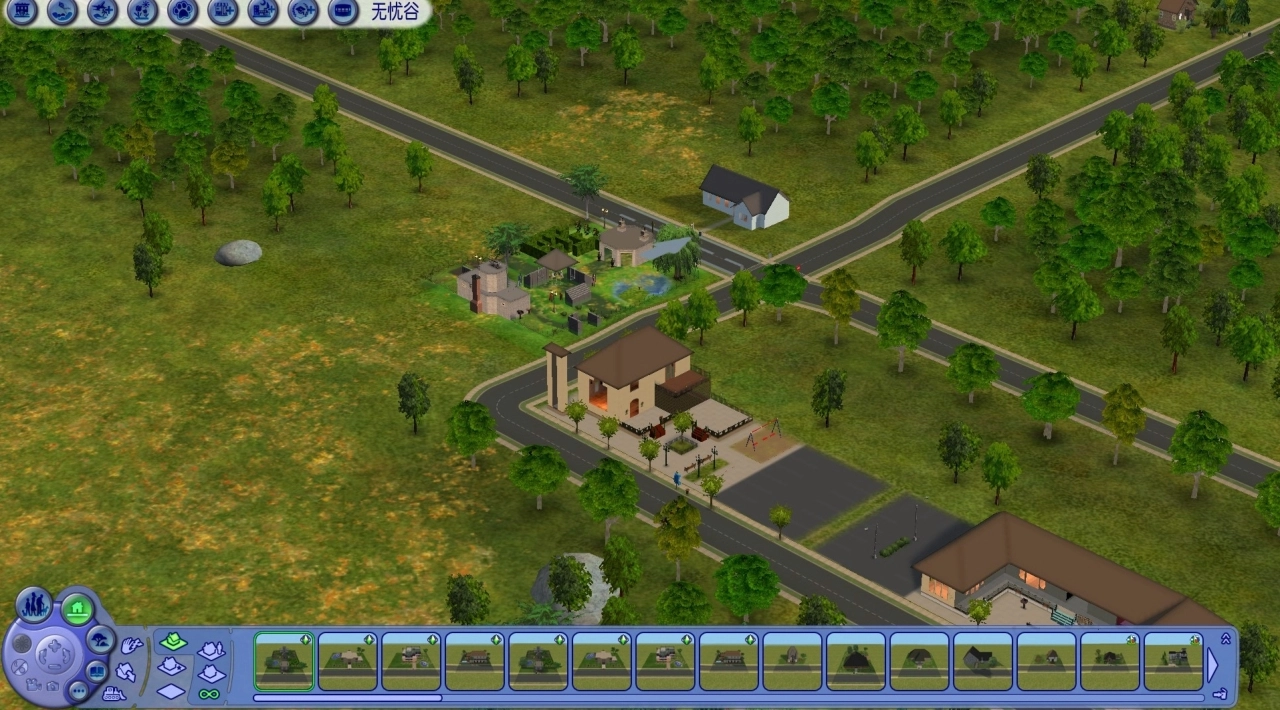
Task: Select the flowers and sun seasons icon
Action: [x=142, y=11]
